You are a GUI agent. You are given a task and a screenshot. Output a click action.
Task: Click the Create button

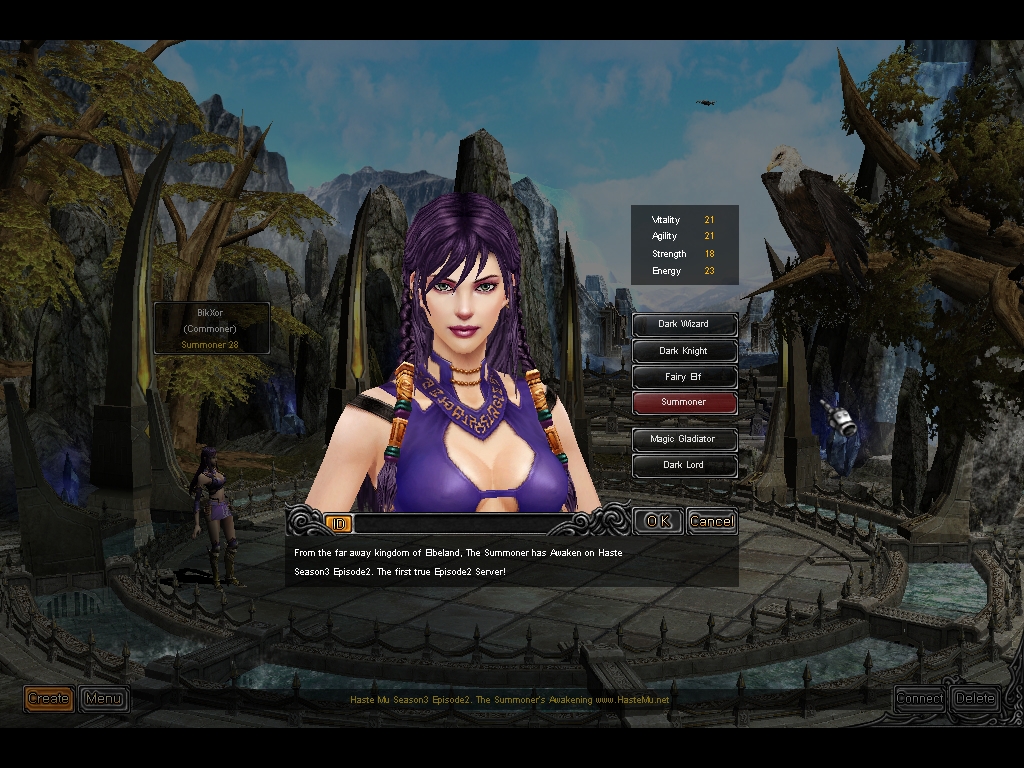pos(49,698)
